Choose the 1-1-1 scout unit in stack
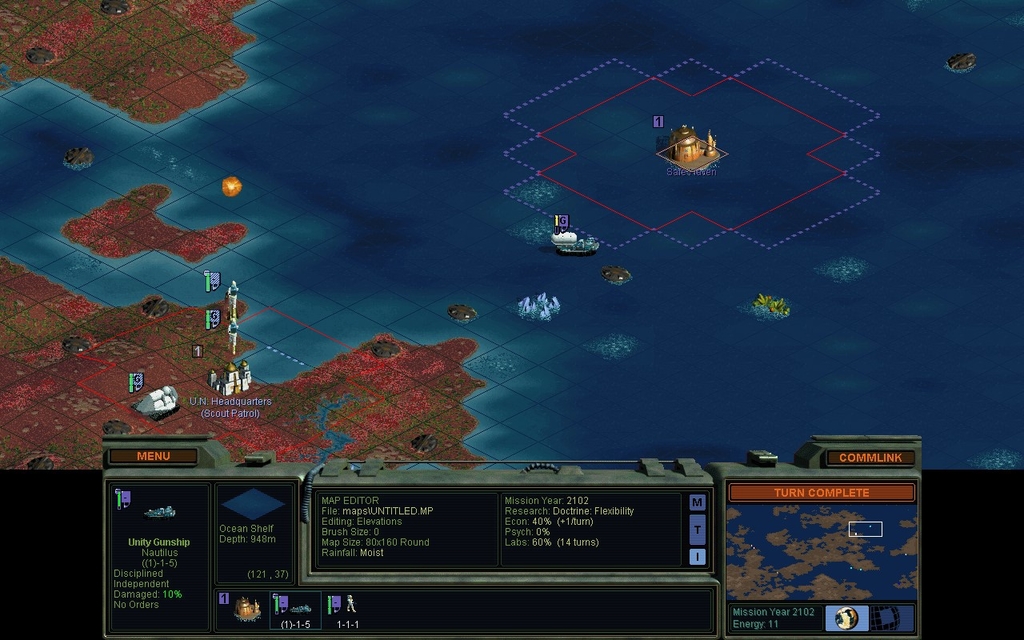The image size is (1024, 640). [x=347, y=607]
